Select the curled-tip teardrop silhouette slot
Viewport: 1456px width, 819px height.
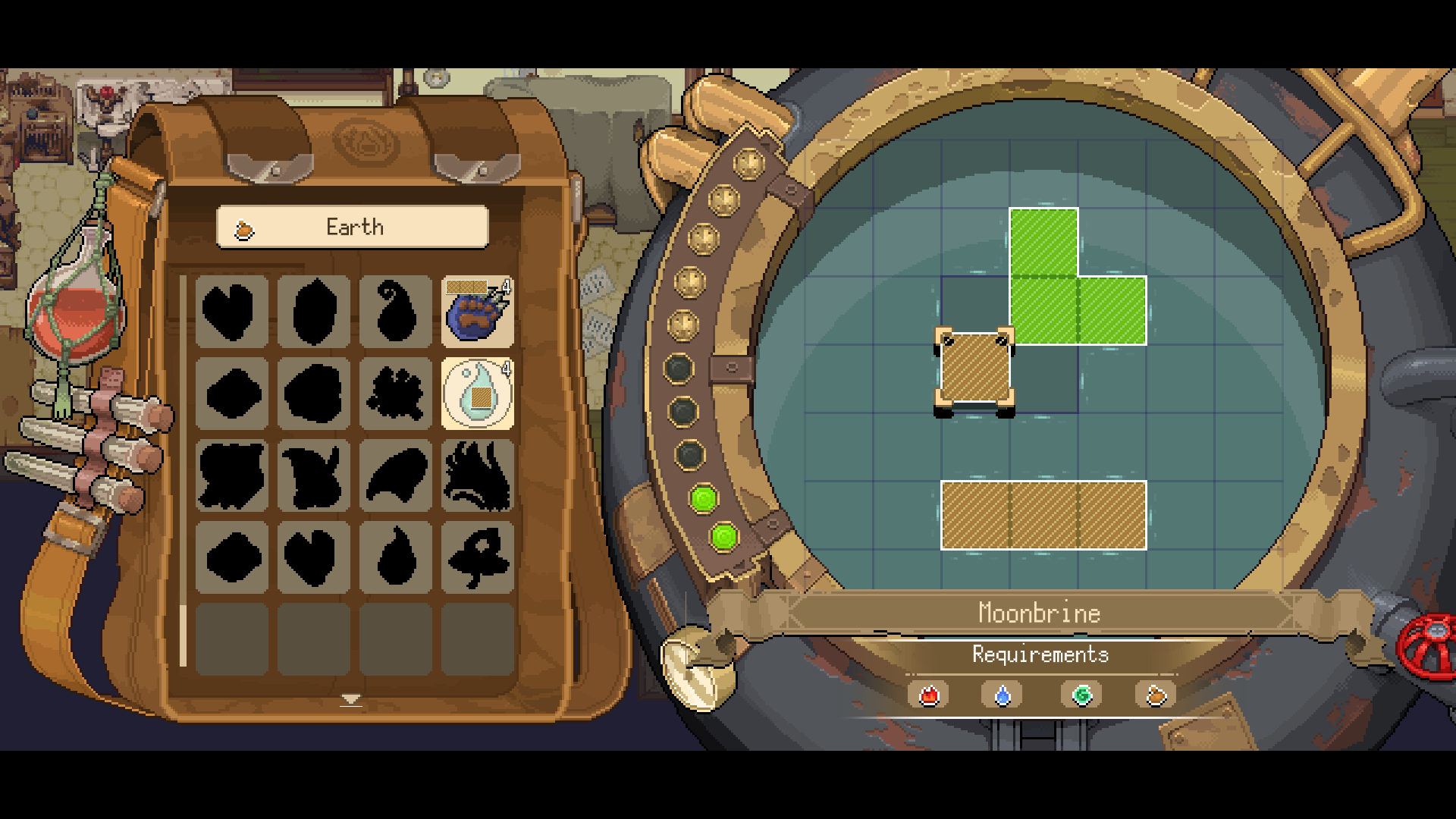coord(395,312)
